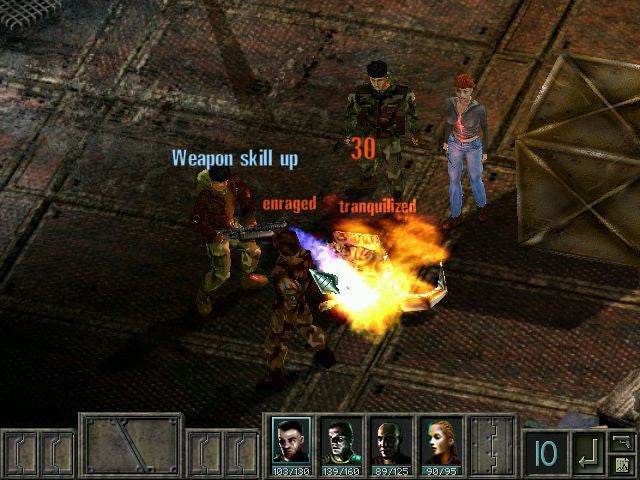Click the return-arrow end turn button
The image size is (640, 480).
coord(590,454)
